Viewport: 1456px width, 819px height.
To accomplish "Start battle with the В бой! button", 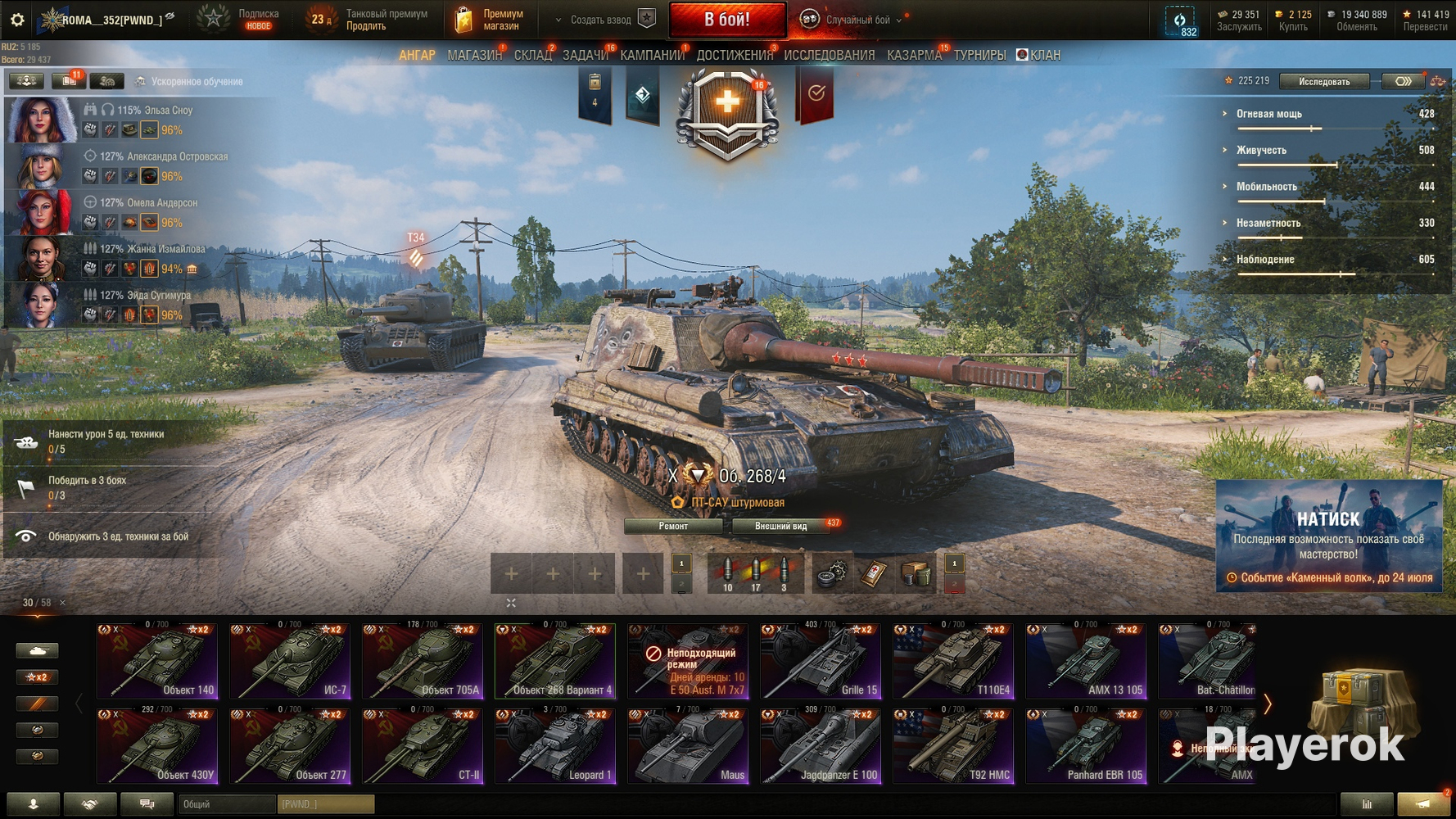I will (x=727, y=20).
